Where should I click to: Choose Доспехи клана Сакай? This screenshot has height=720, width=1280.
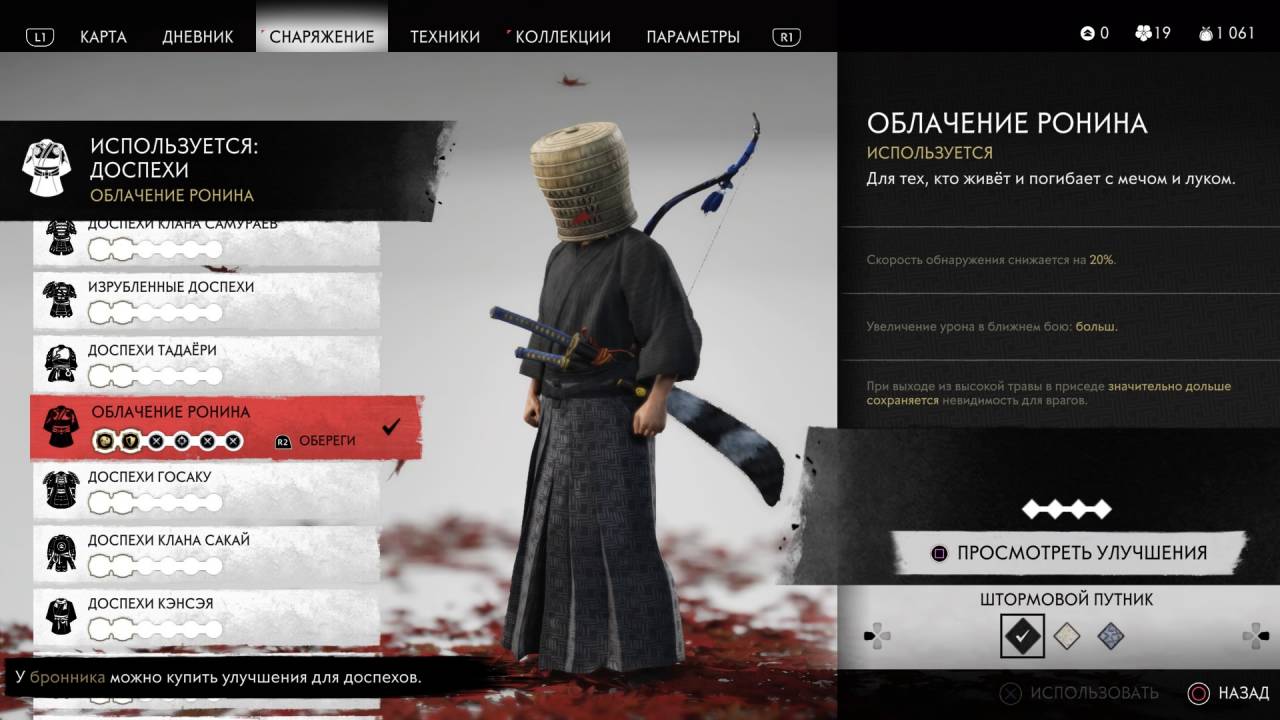pyautogui.click(x=206, y=553)
